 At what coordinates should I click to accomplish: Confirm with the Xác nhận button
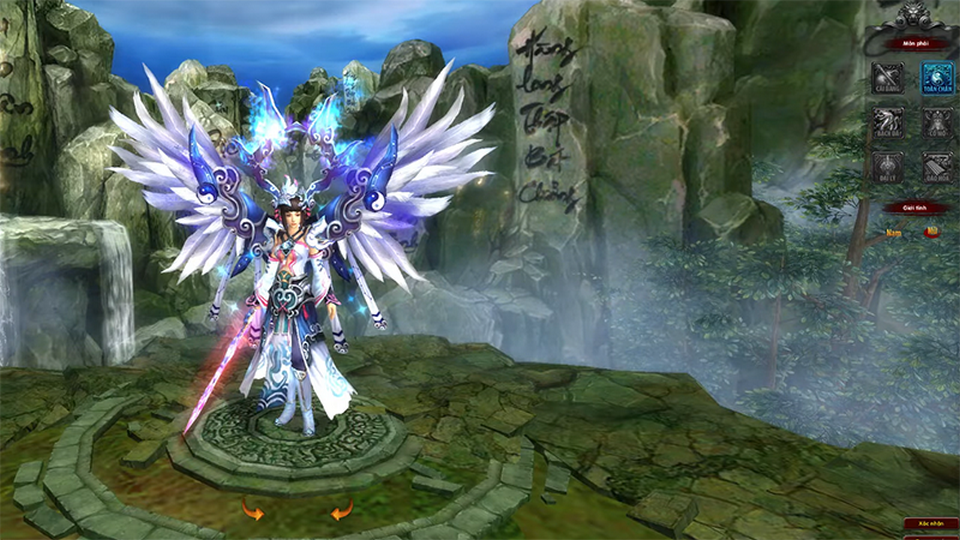(x=930, y=523)
